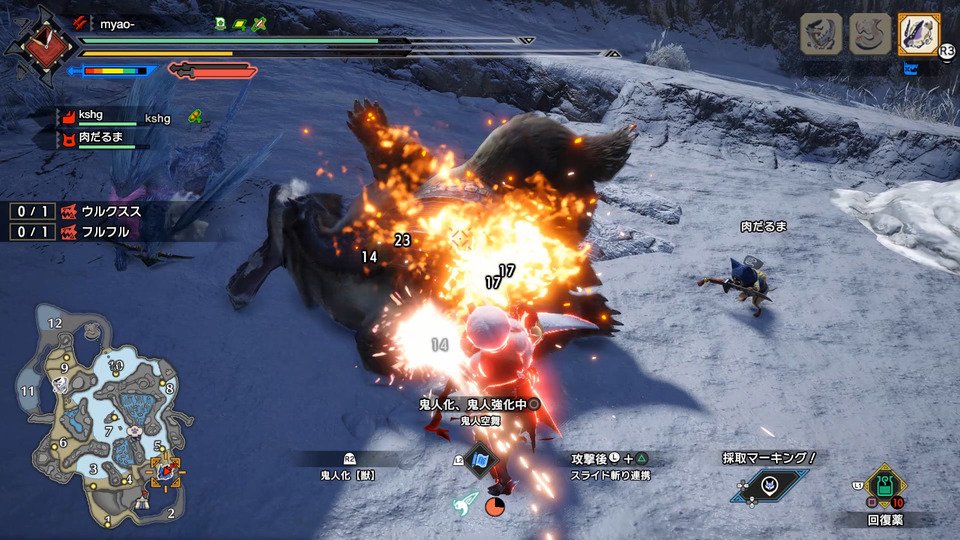The width and height of the screenshot is (960, 540).
Task: Select the highlighted purple monster target icon
Action: tap(919, 34)
